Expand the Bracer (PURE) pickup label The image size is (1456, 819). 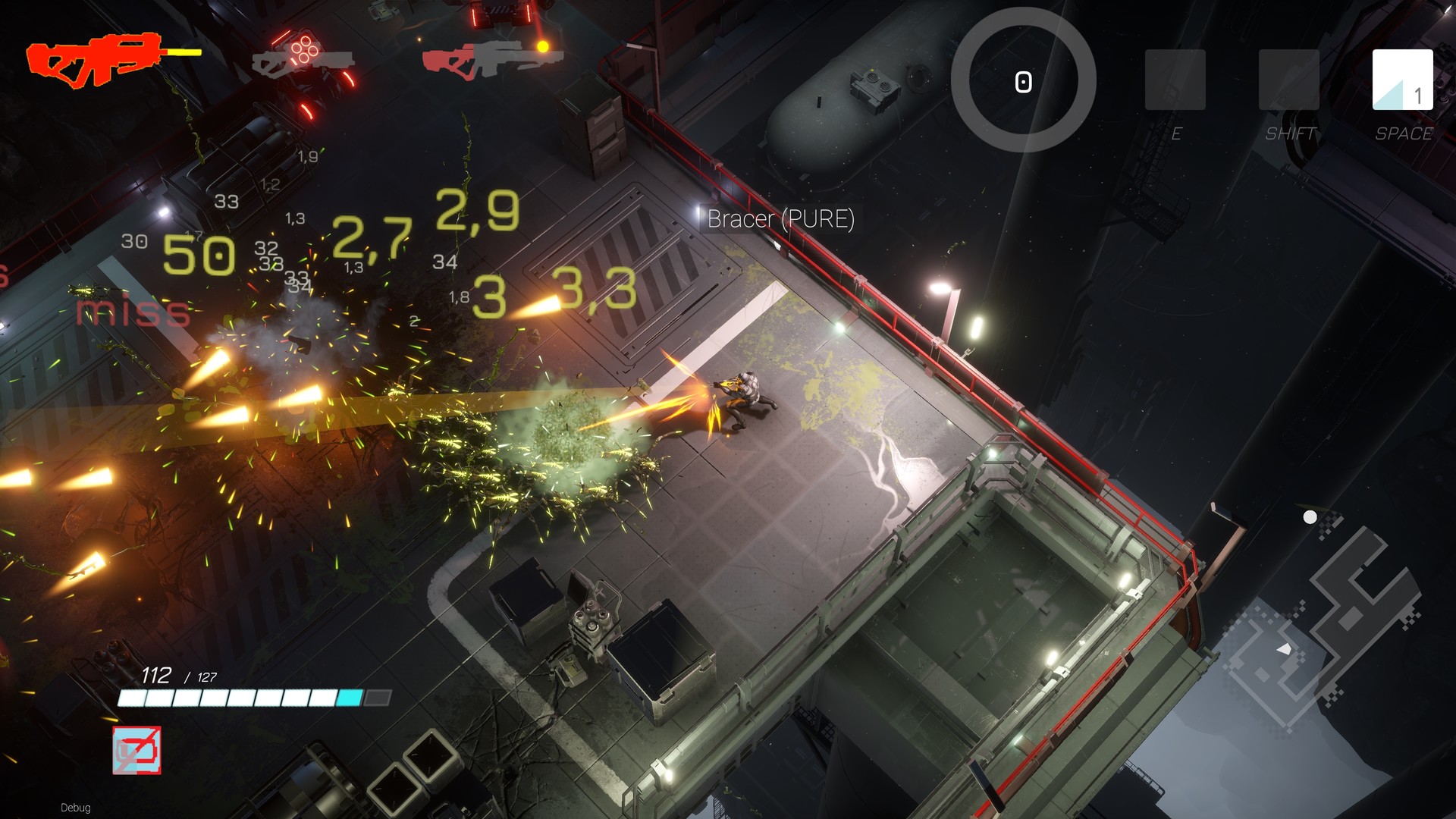(780, 219)
